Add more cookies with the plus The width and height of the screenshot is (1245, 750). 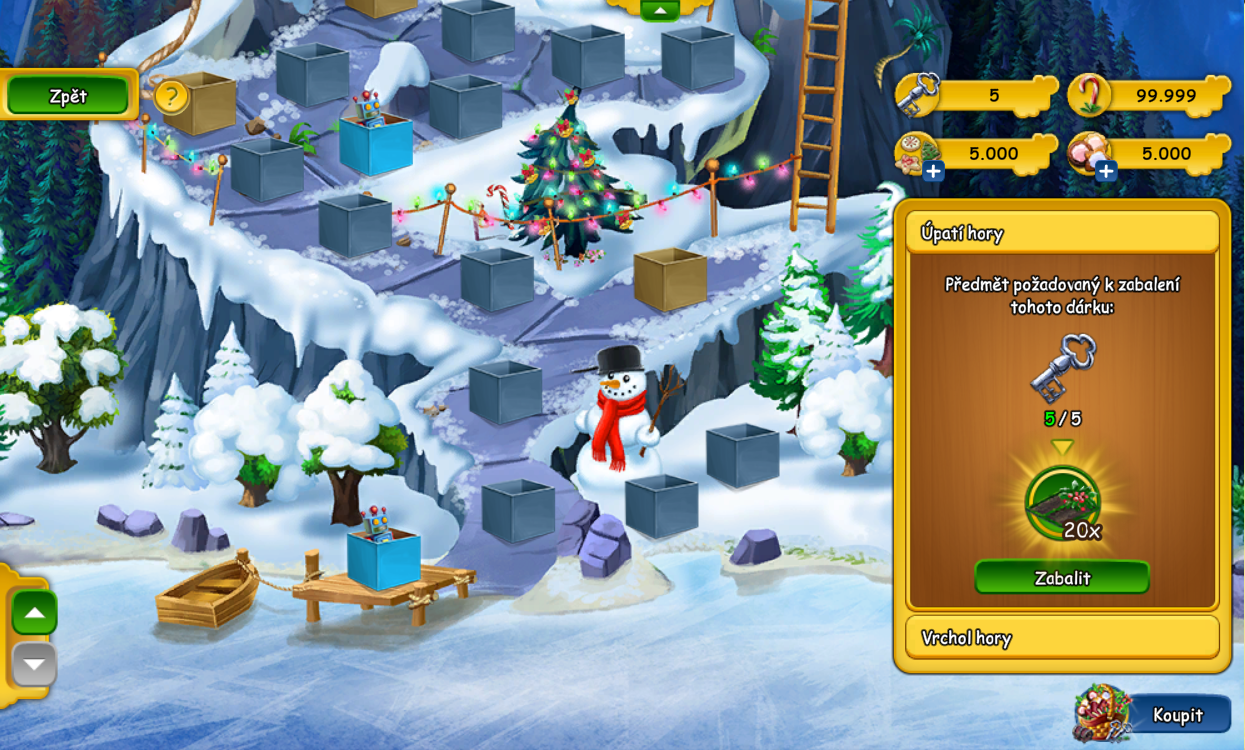pos(933,171)
